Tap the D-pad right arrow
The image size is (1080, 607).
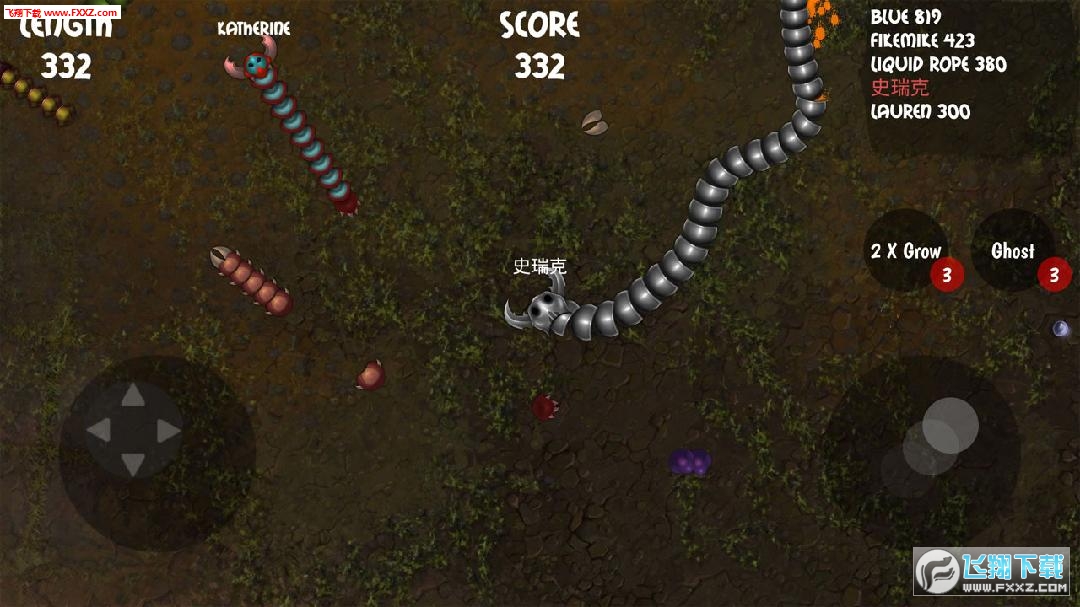pyautogui.click(x=168, y=431)
